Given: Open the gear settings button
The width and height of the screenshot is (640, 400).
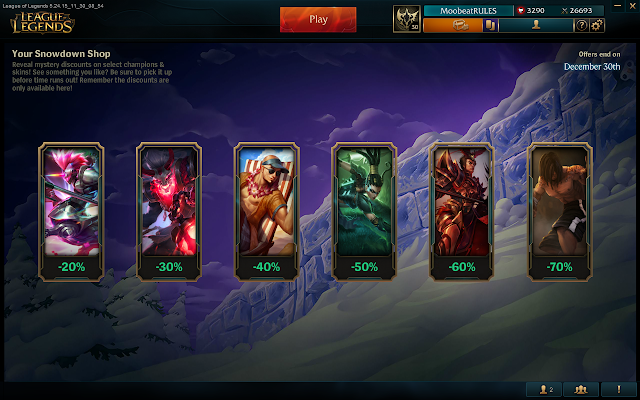Looking at the screenshot, I should pos(597,25).
